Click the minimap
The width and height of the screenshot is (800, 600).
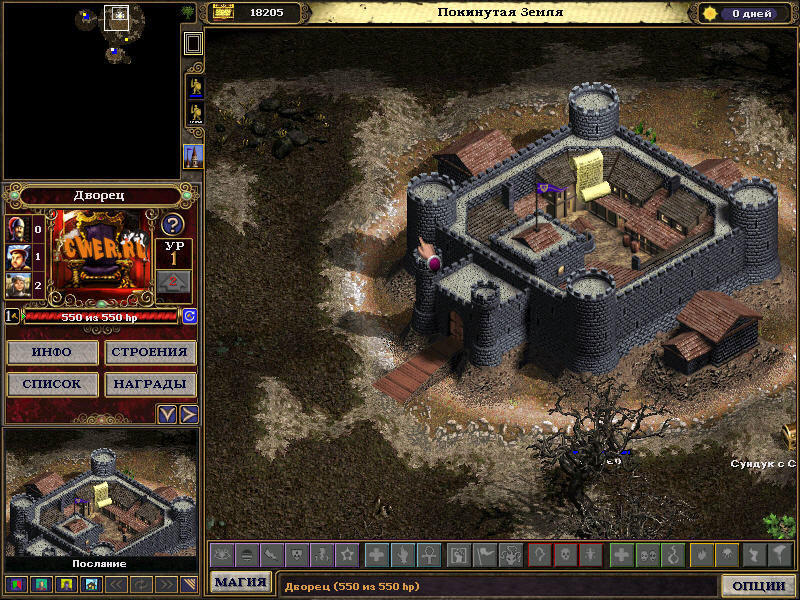pos(90,90)
